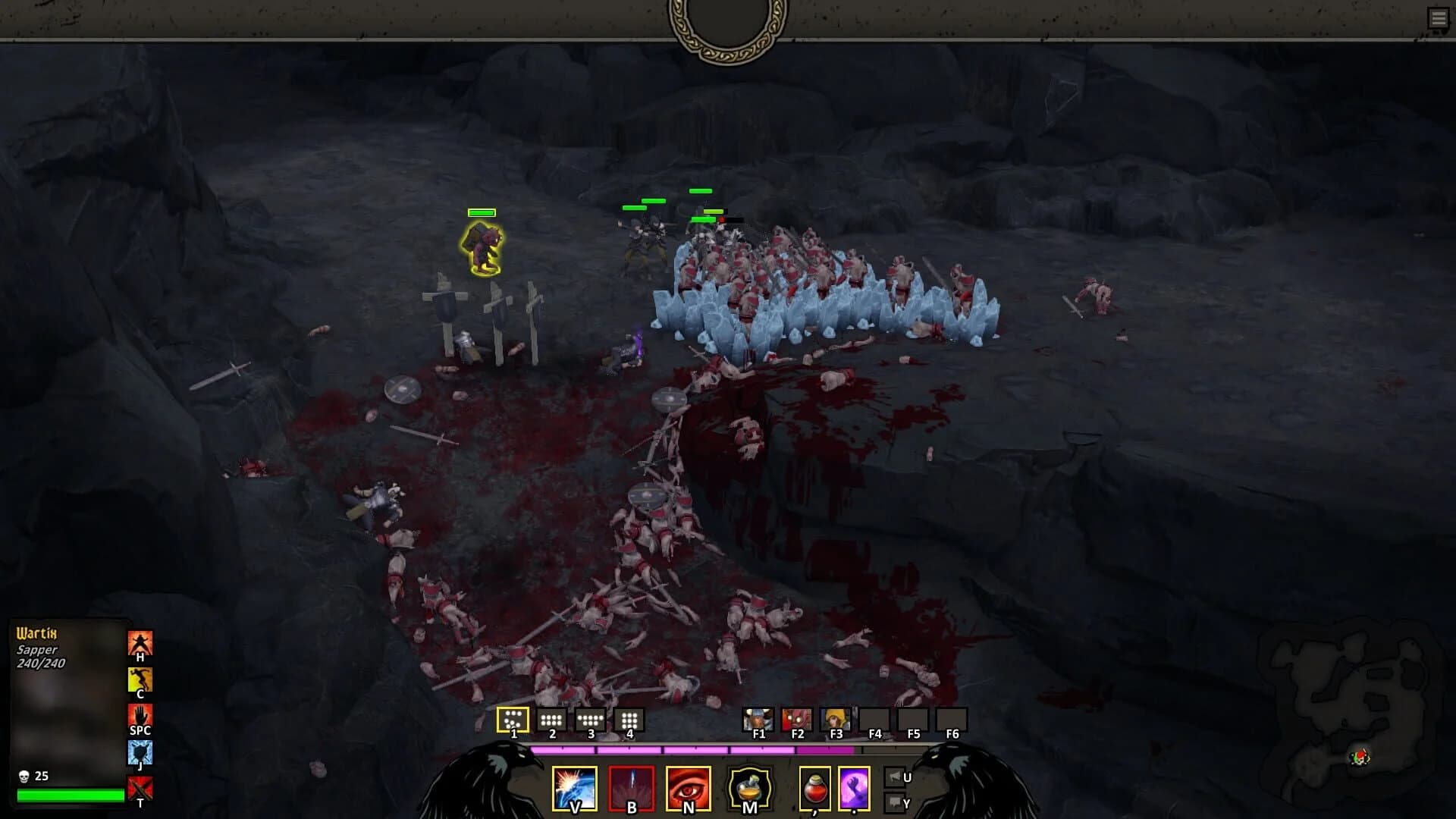
Task: Select the red demon portrait in slot F2
Action: [x=798, y=717]
